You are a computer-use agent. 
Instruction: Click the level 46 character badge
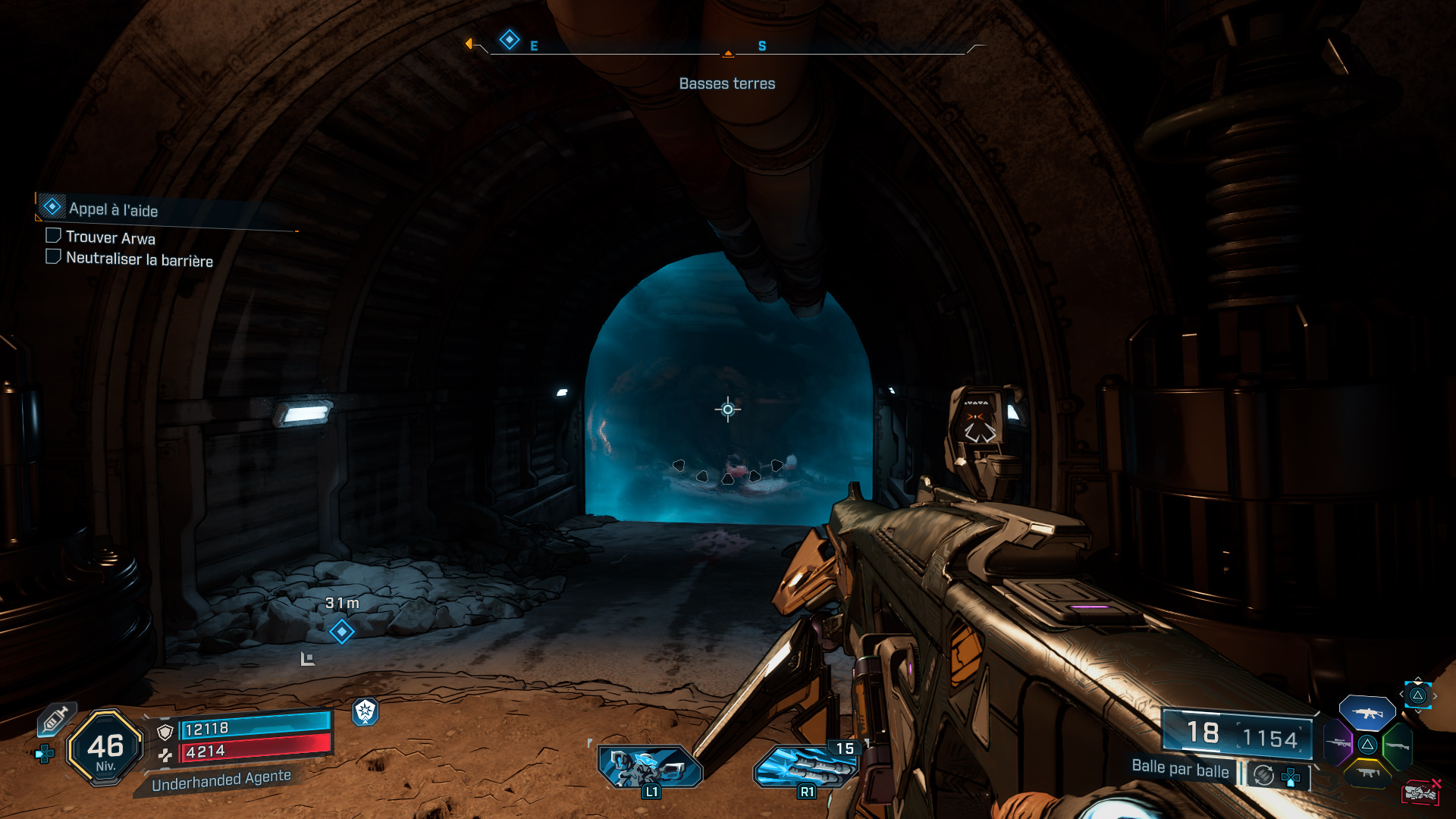tap(105, 748)
